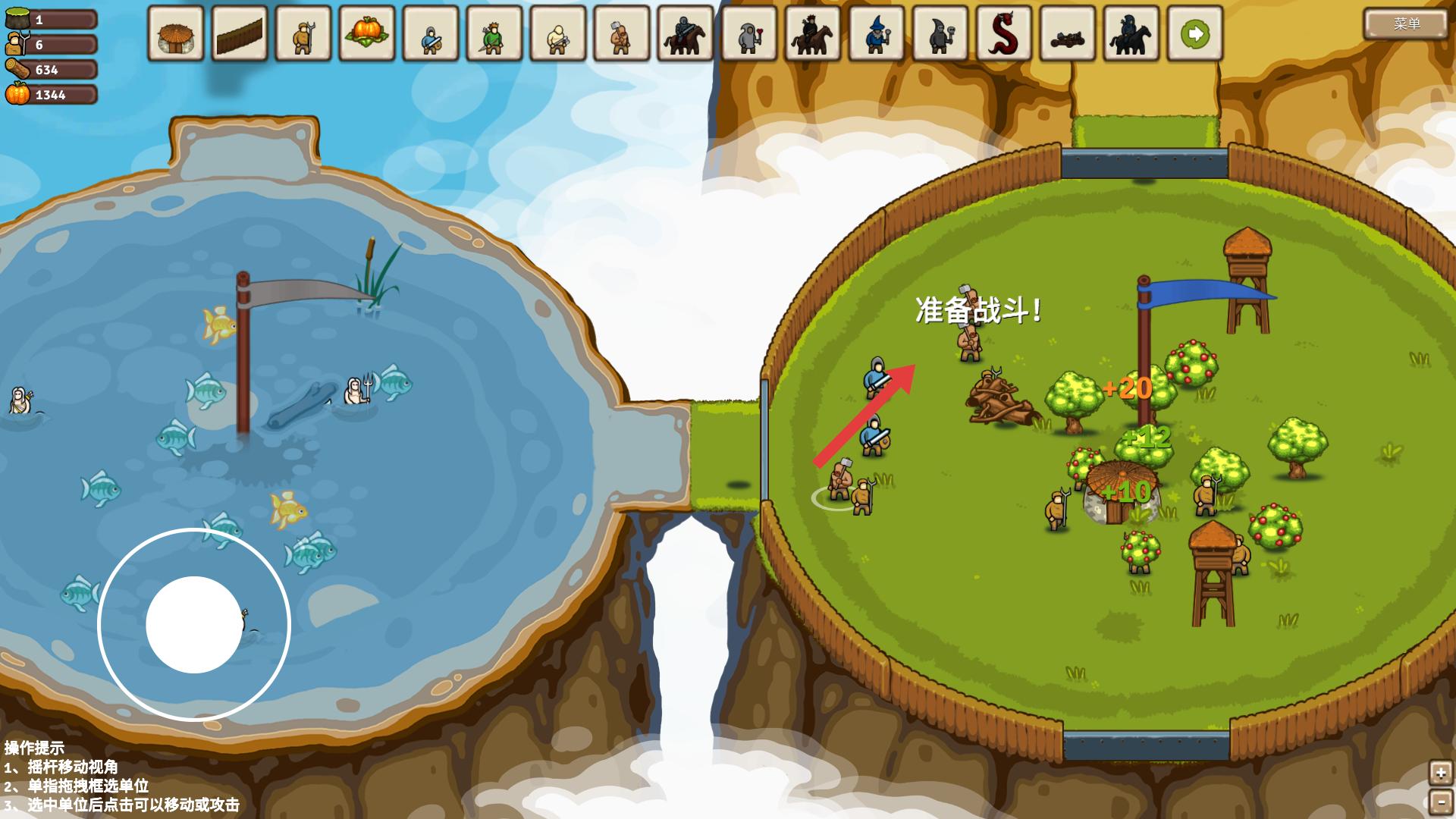Choose the pale axeman unit slot
This screenshot has height=819, width=1456.
(557, 34)
